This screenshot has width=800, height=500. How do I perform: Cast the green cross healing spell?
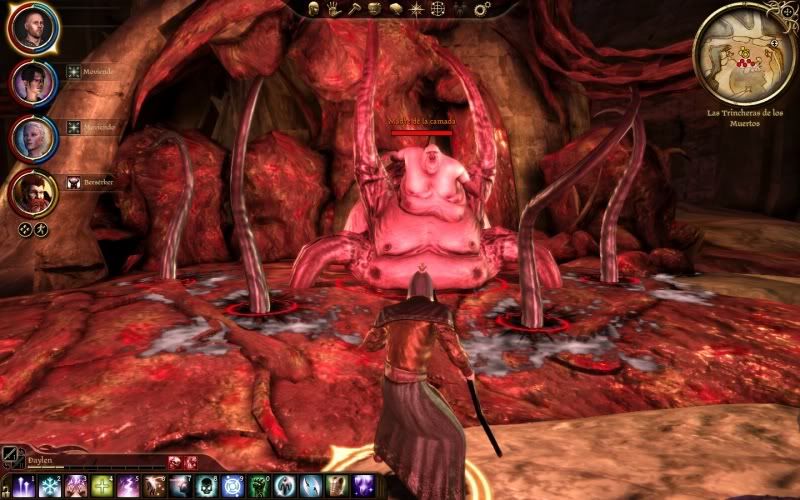pyautogui.click(x=101, y=487)
